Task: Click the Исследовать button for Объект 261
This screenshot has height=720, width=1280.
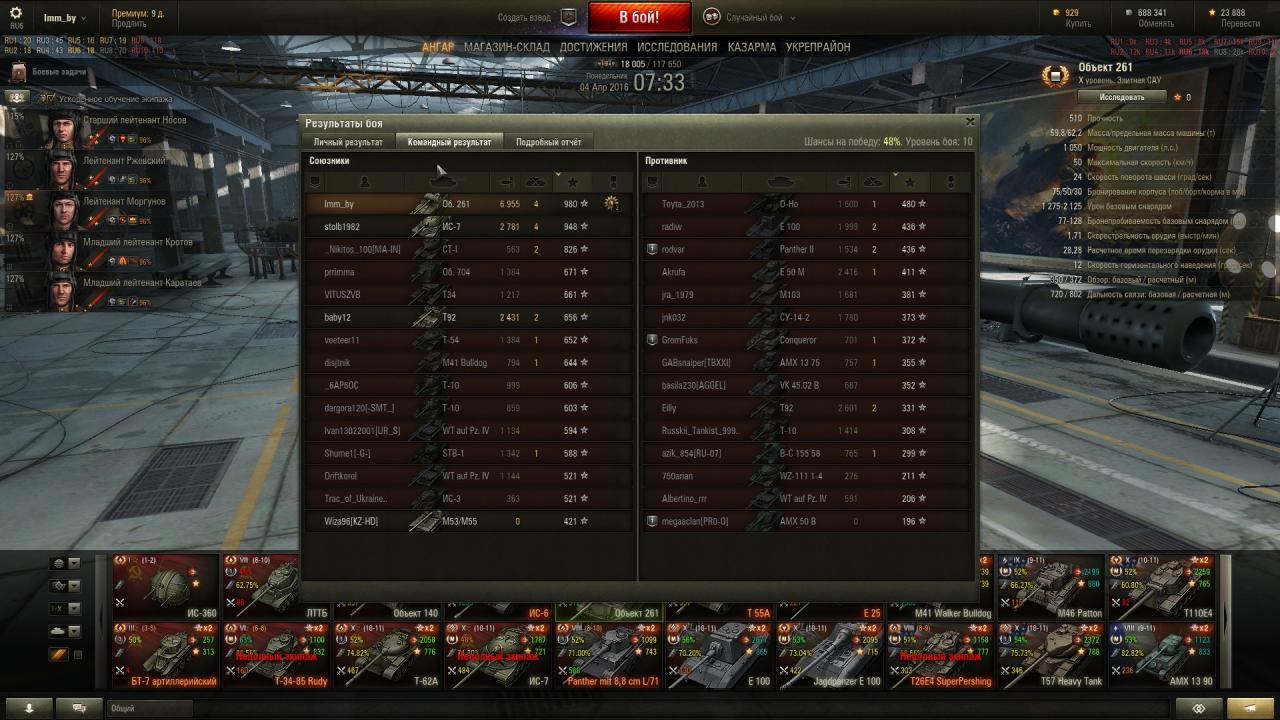Action: click(1121, 97)
